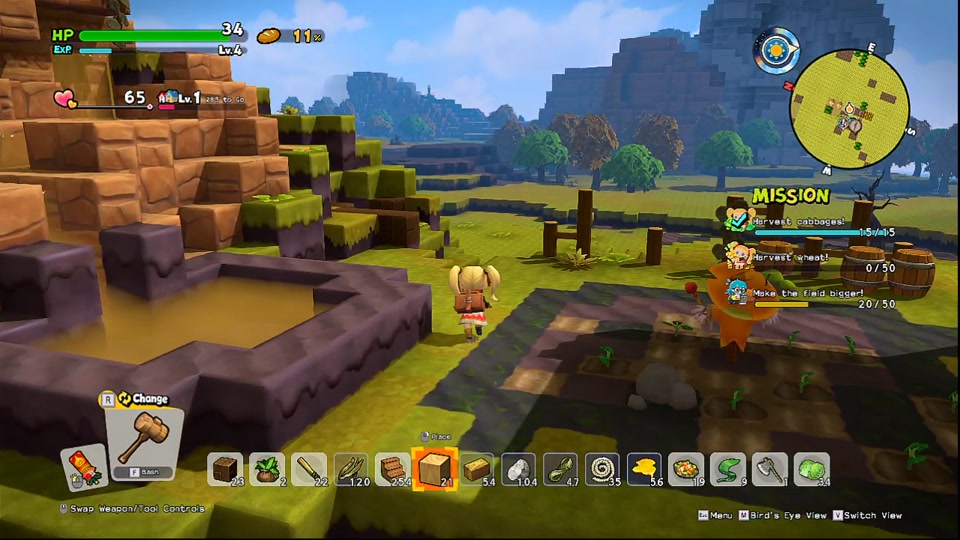
Task: Select the coiled rope hotbar slot
Action: (x=603, y=469)
